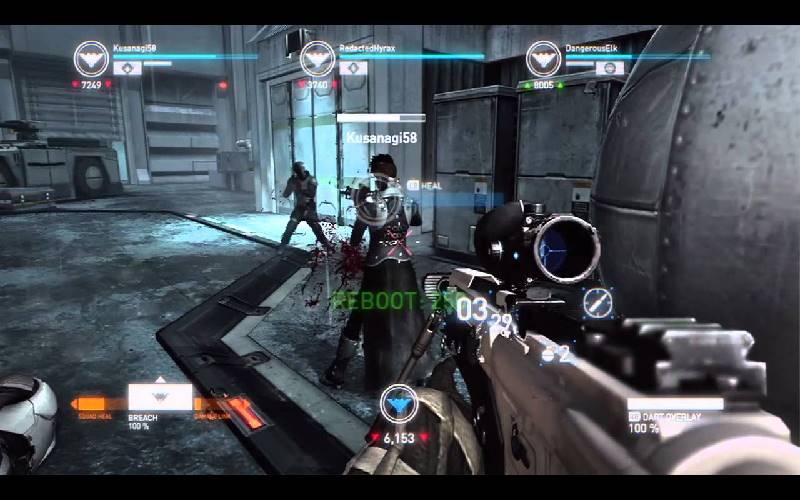Screen dimensions: 800x500
Task: Click your own agent emblem above 6,153
Action: (x=399, y=404)
